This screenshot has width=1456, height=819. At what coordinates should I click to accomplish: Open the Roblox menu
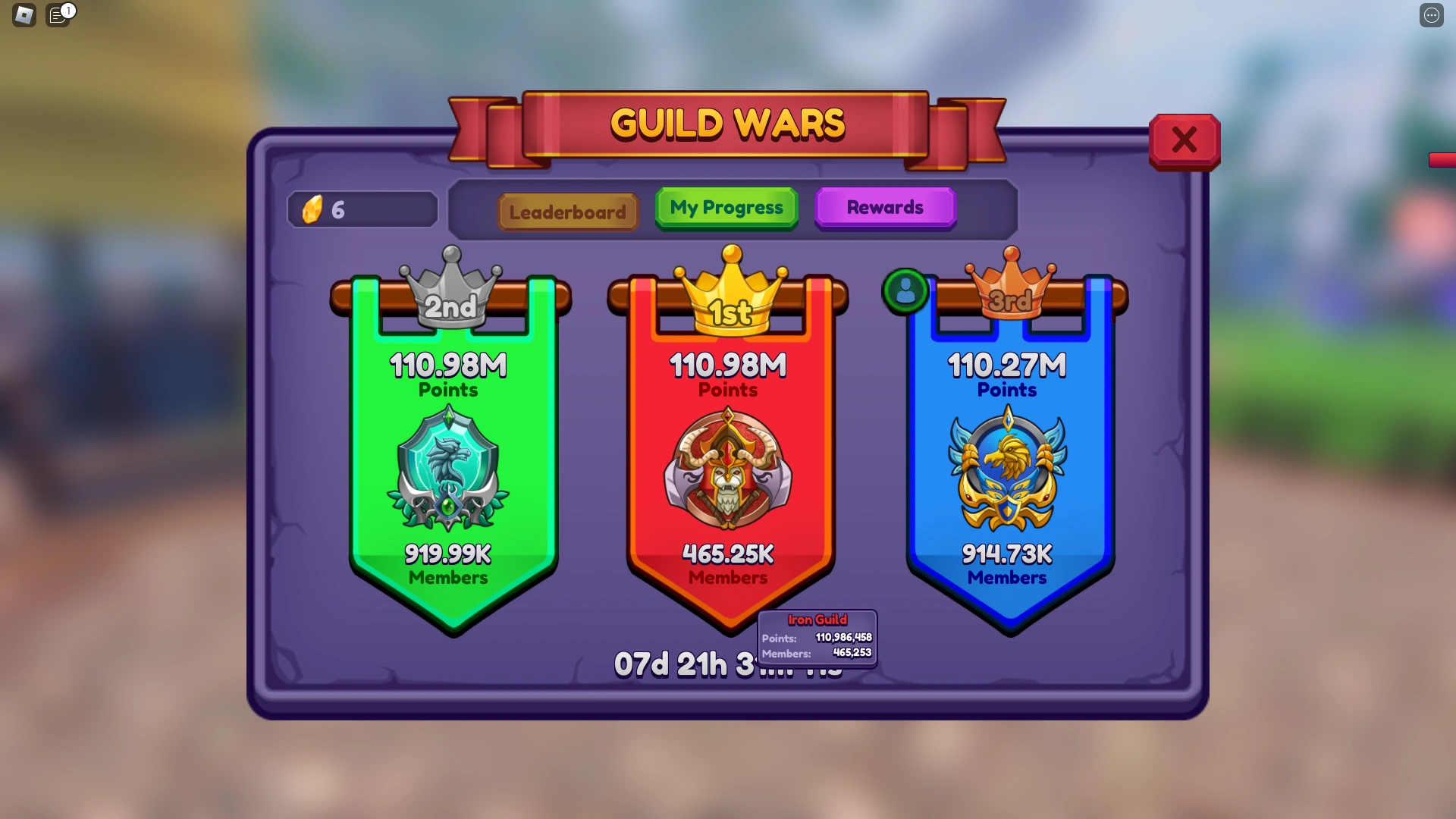(24, 15)
